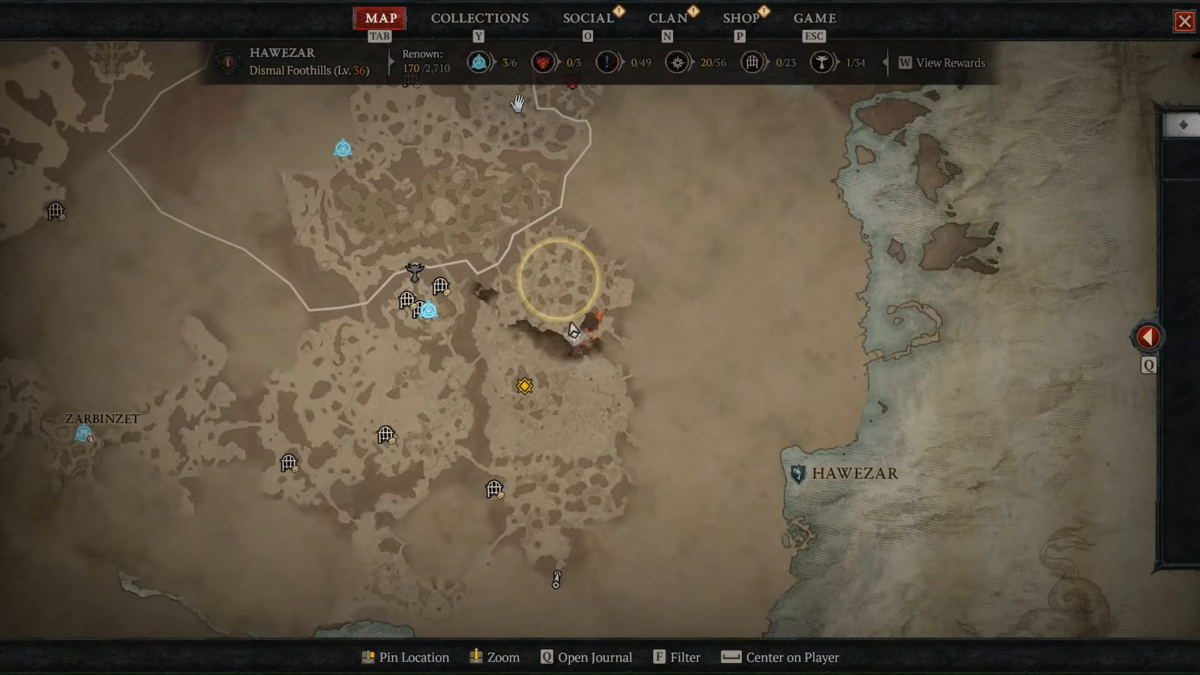Select the Map tab
The image size is (1200, 675).
[381, 18]
